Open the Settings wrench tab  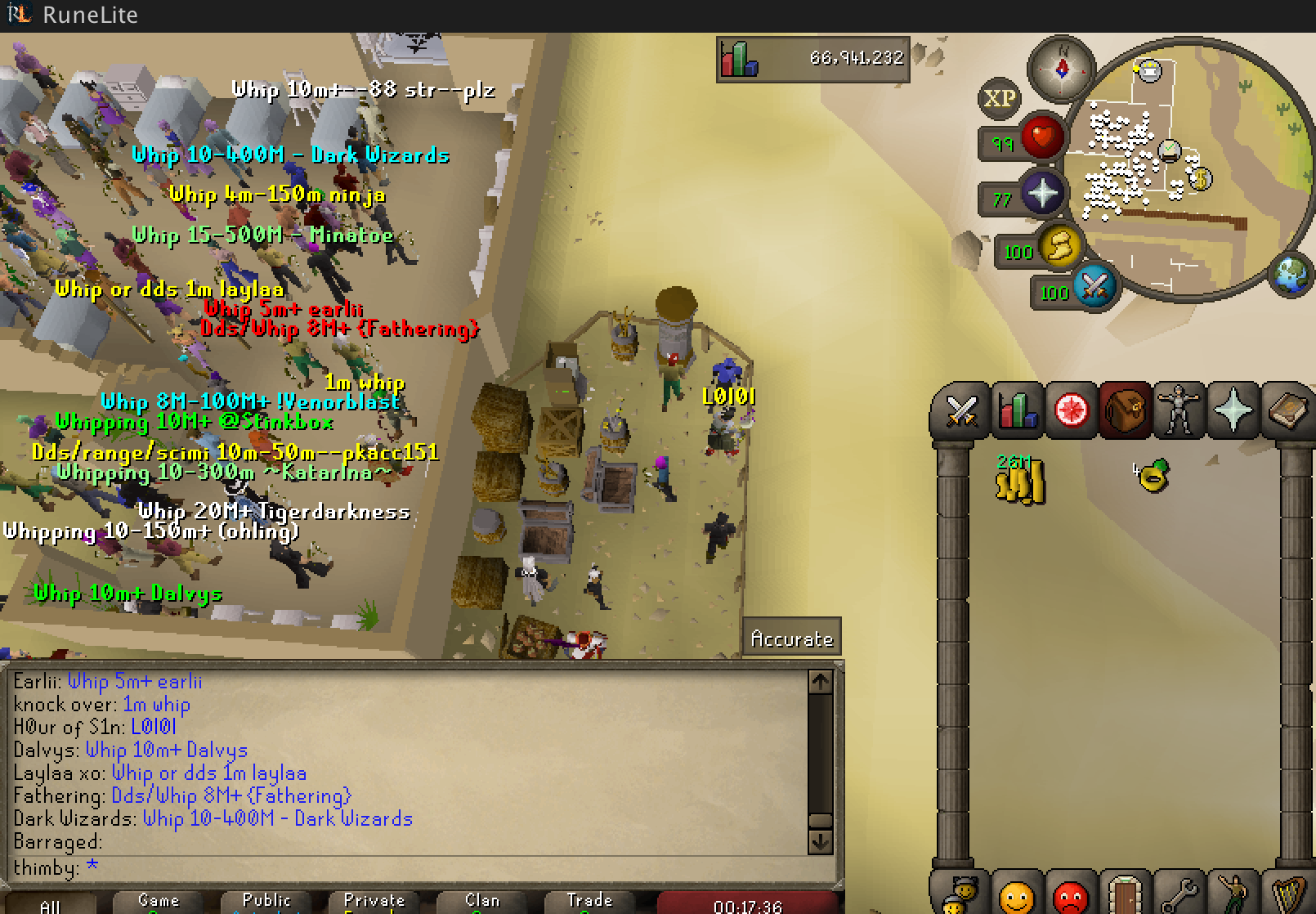tap(1179, 896)
